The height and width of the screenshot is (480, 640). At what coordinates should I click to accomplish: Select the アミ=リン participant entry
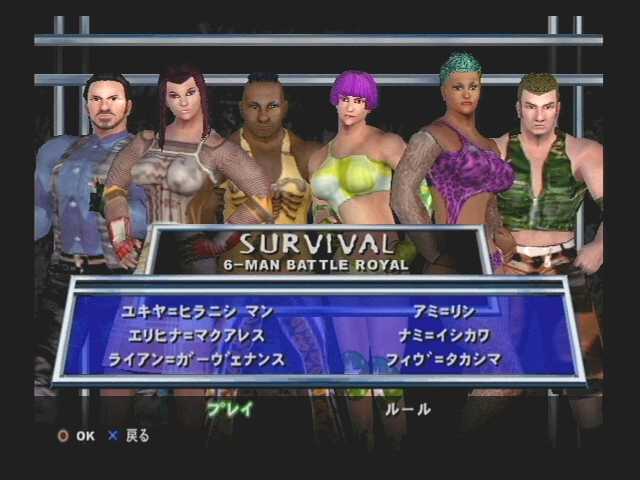tap(442, 312)
